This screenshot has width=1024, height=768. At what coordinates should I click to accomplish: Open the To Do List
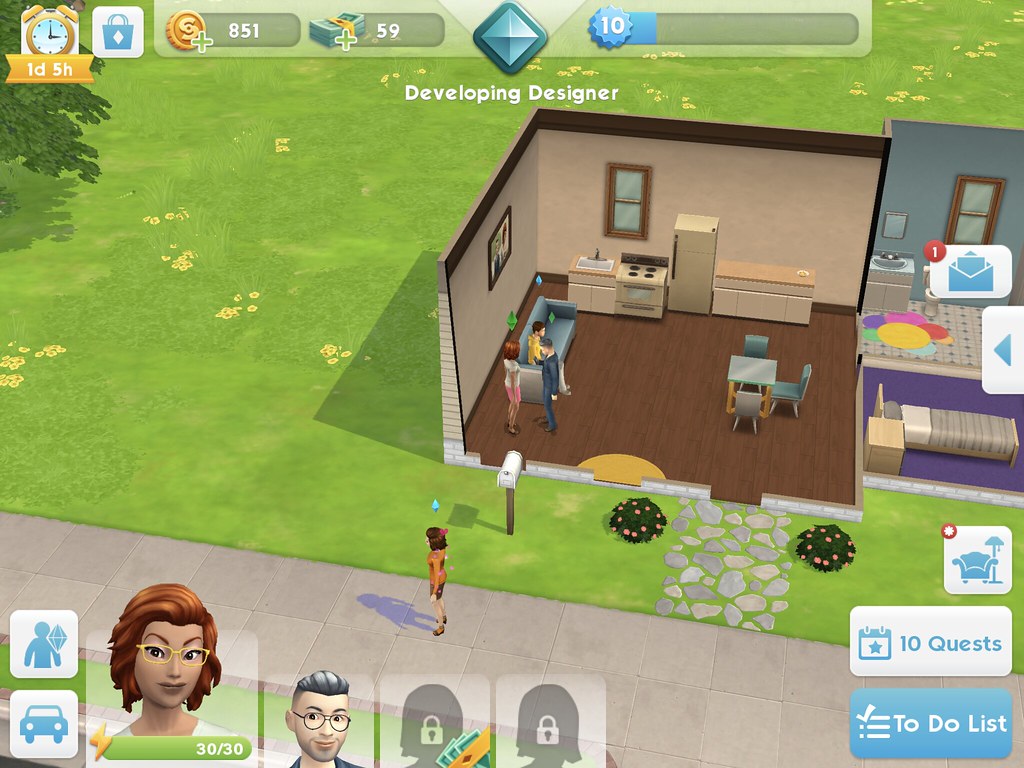click(x=932, y=723)
